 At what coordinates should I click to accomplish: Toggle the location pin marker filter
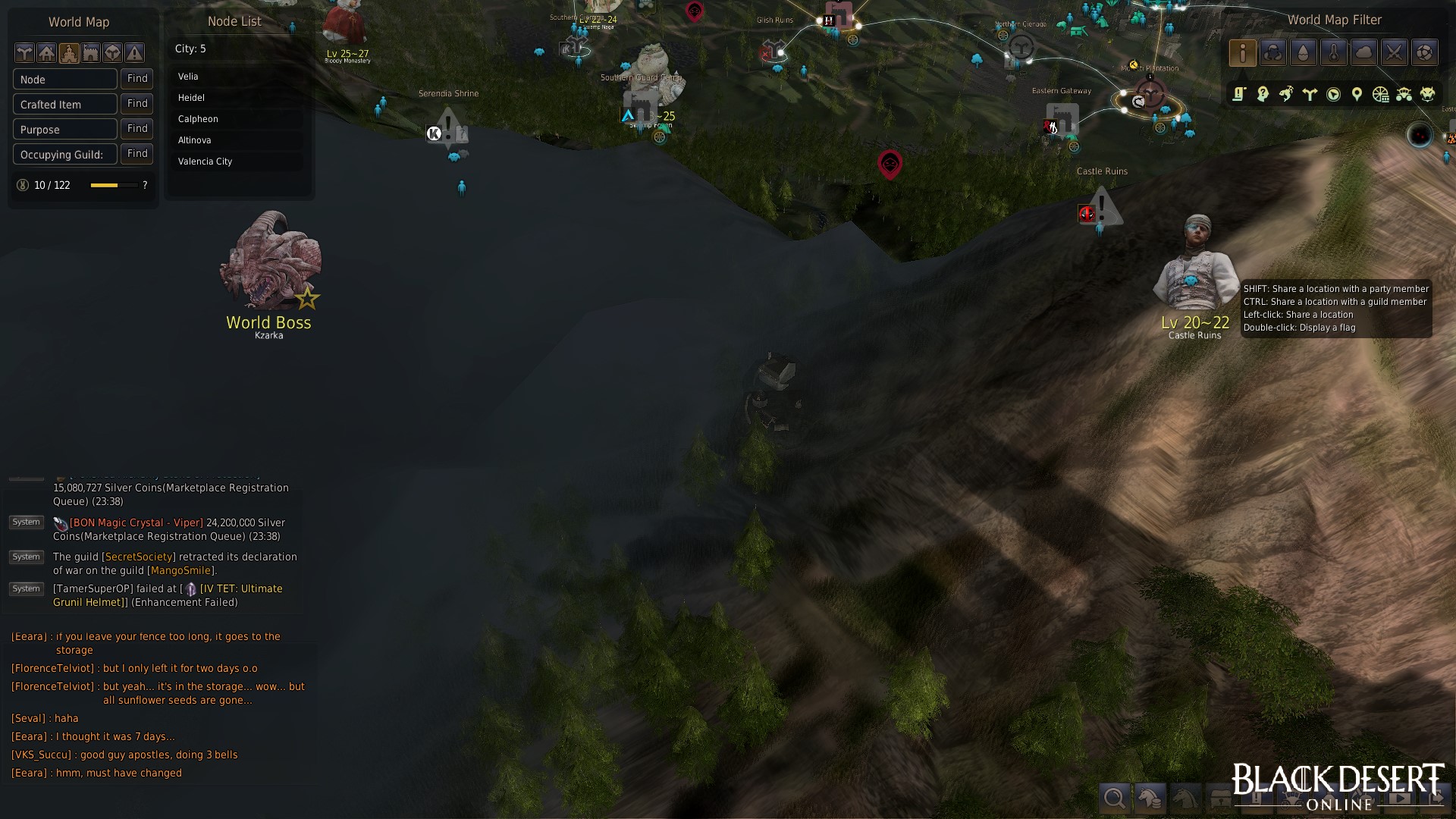[x=1357, y=94]
